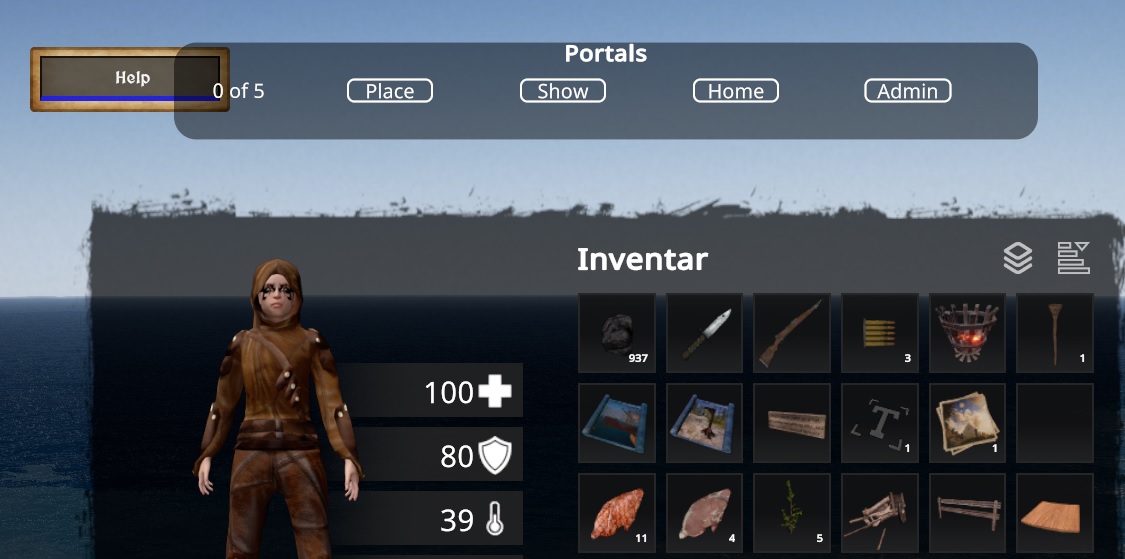Sort the inventory with the sort icon

(1074, 258)
